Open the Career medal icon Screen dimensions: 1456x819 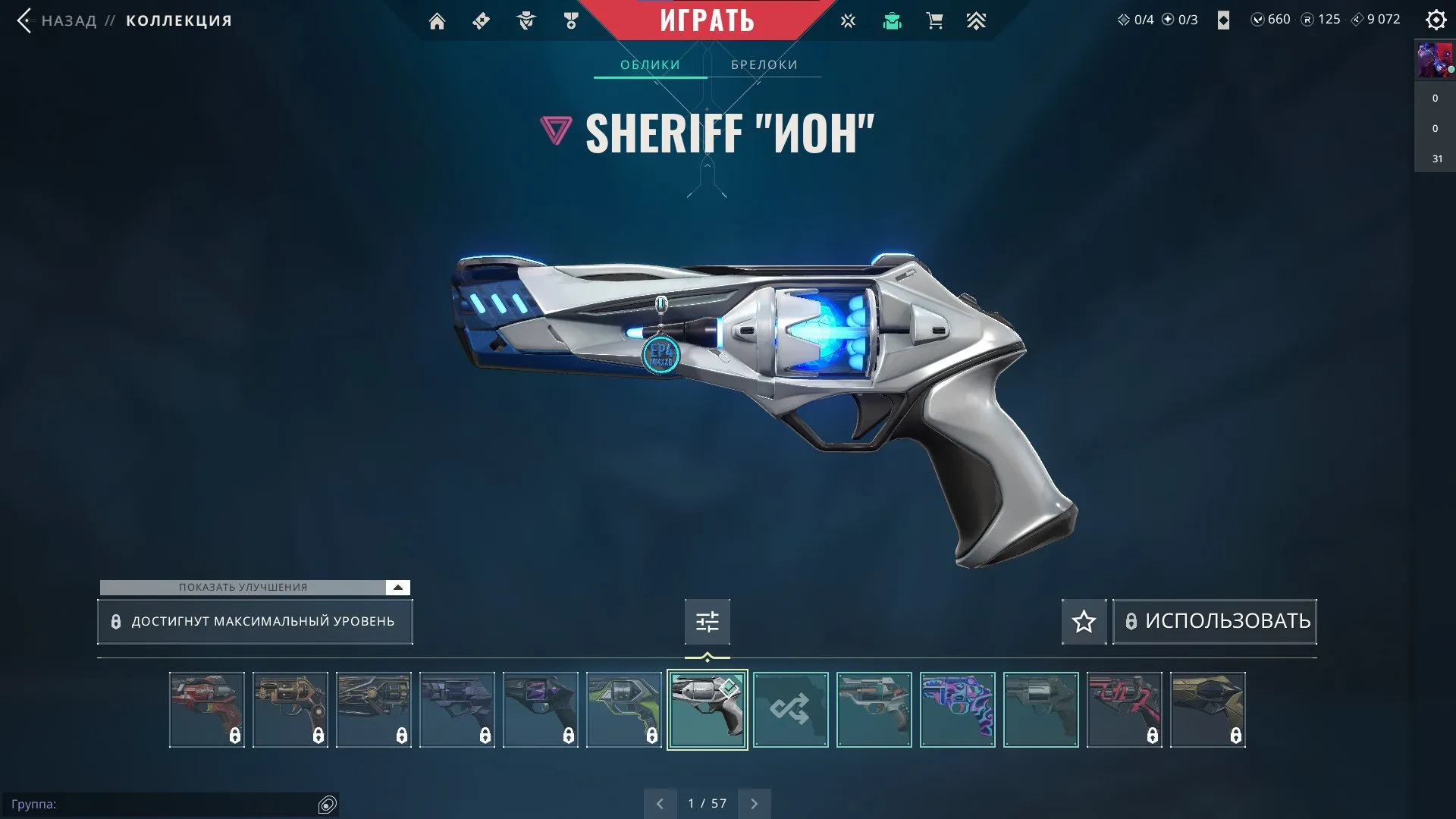[571, 20]
